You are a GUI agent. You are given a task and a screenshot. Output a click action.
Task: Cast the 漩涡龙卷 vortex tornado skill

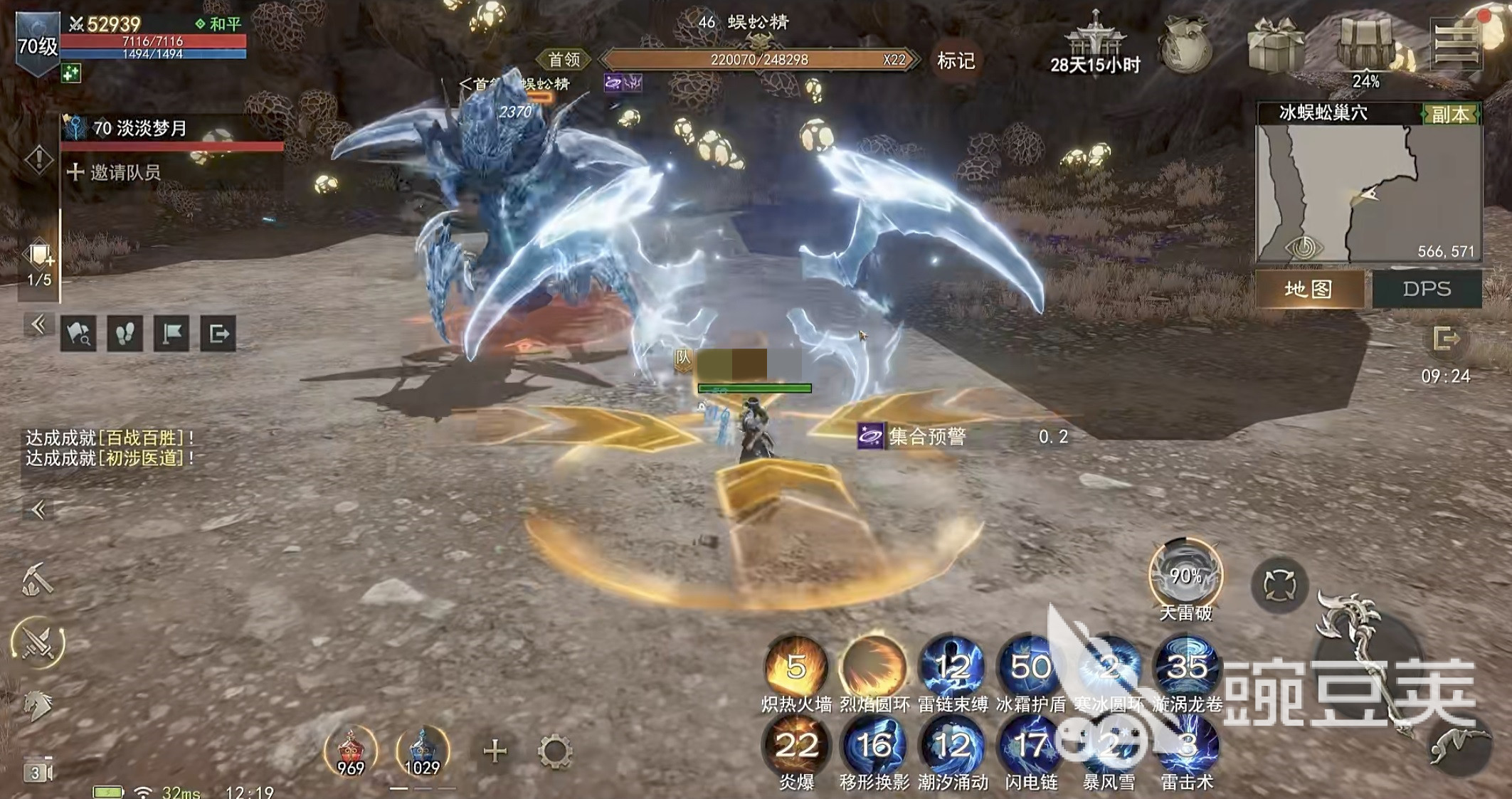pos(1186,668)
